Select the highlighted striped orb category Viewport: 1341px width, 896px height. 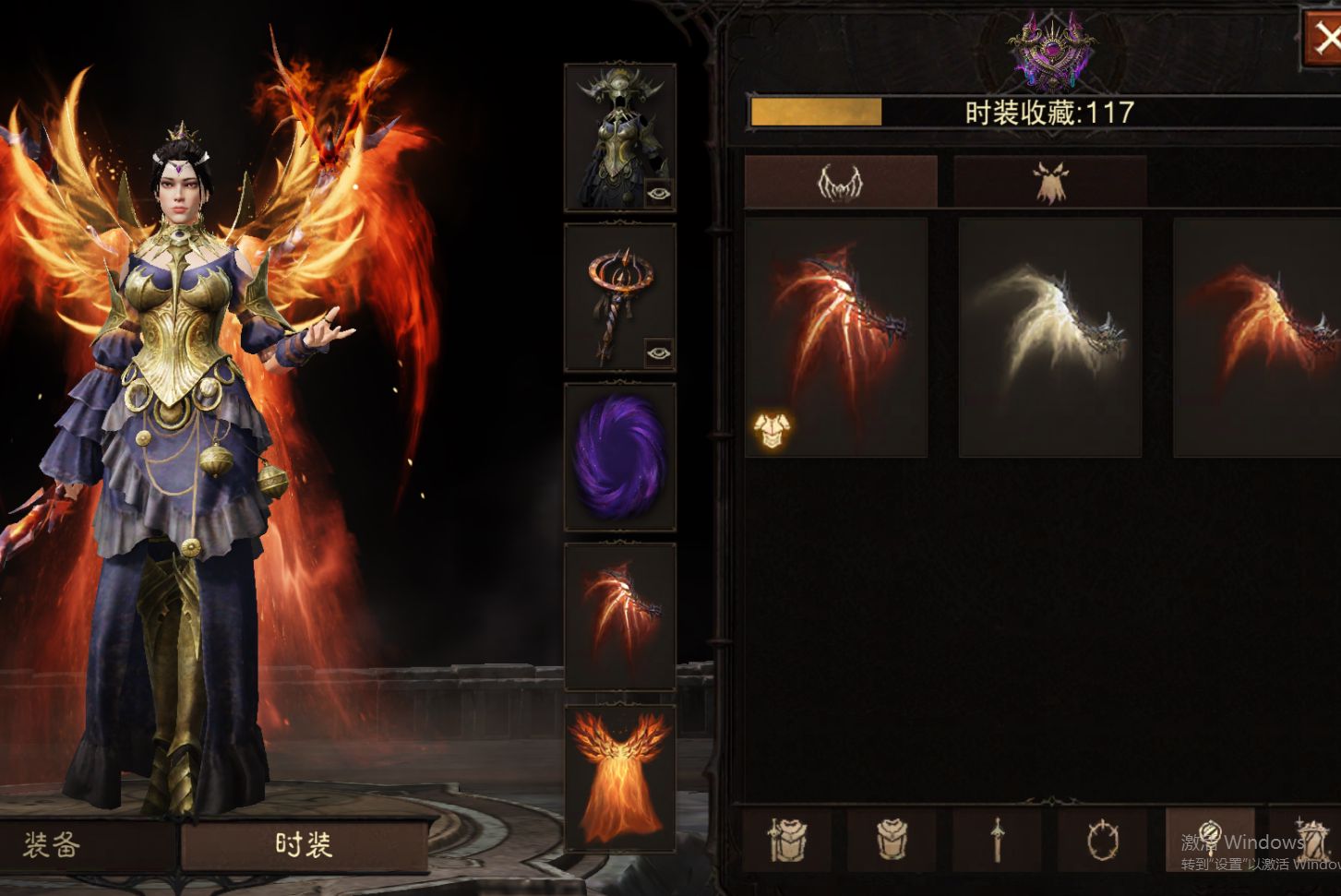pyautogui.click(x=1209, y=838)
